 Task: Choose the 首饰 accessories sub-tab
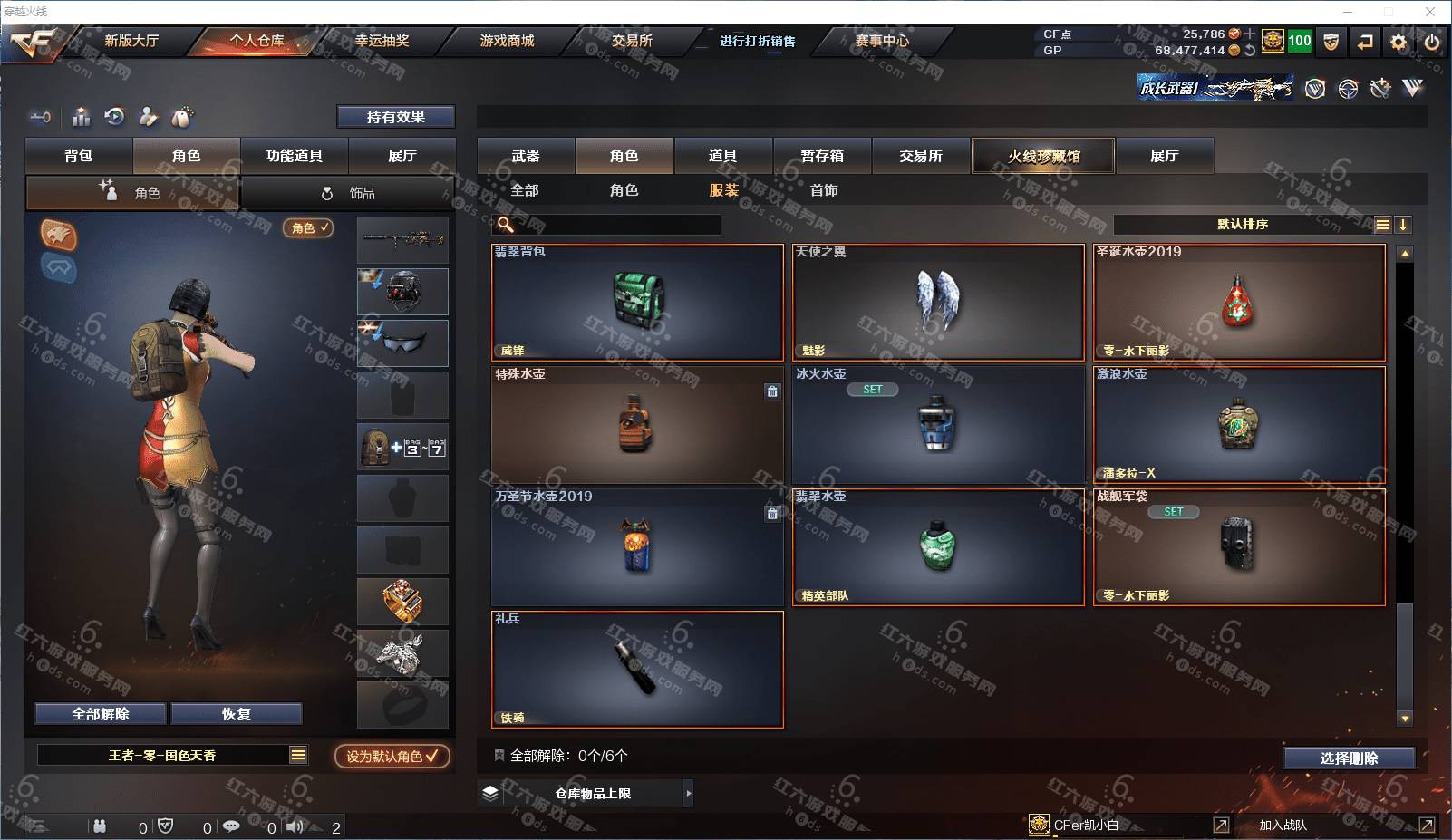pyautogui.click(x=824, y=190)
